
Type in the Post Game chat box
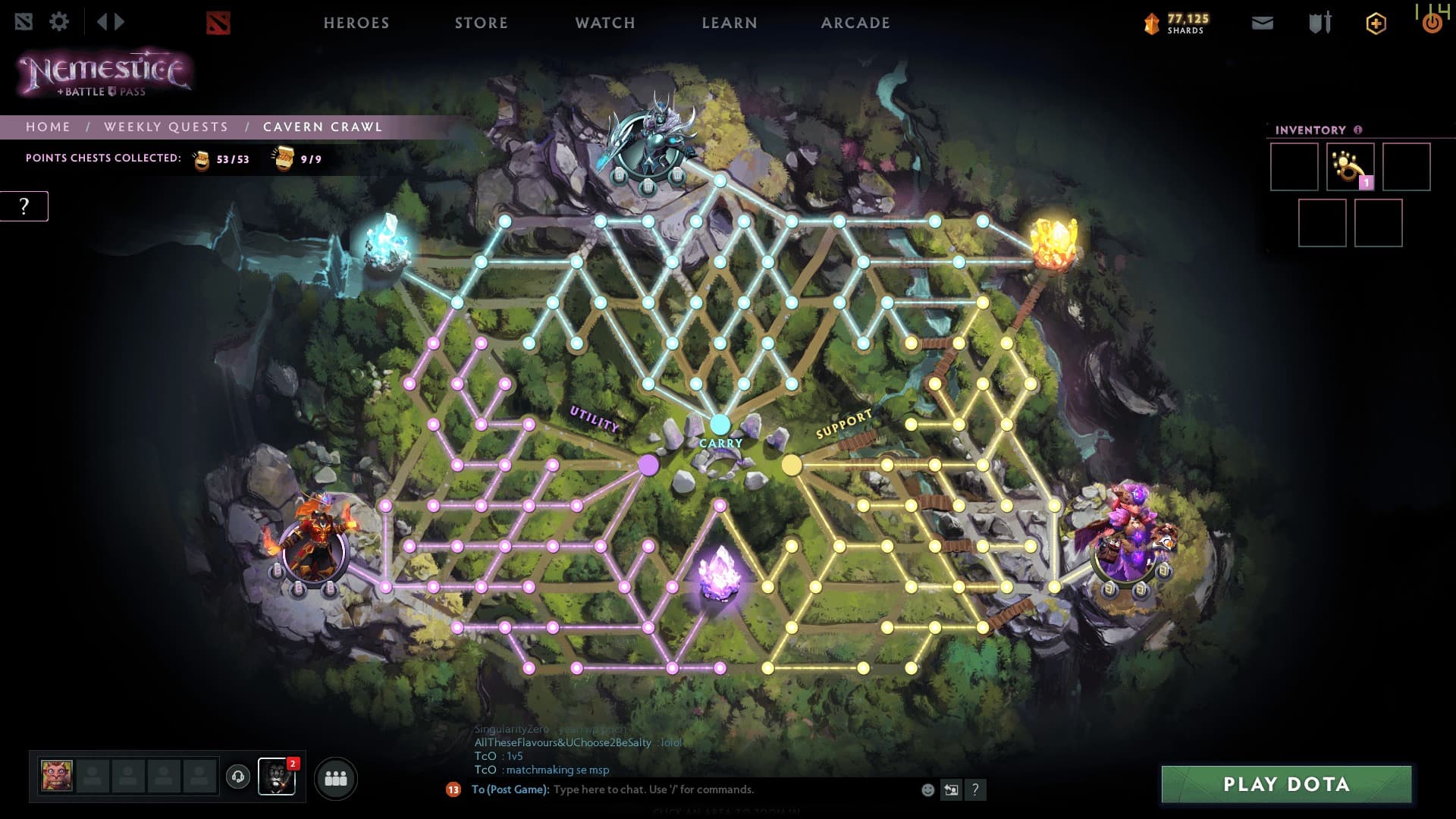point(728,789)
